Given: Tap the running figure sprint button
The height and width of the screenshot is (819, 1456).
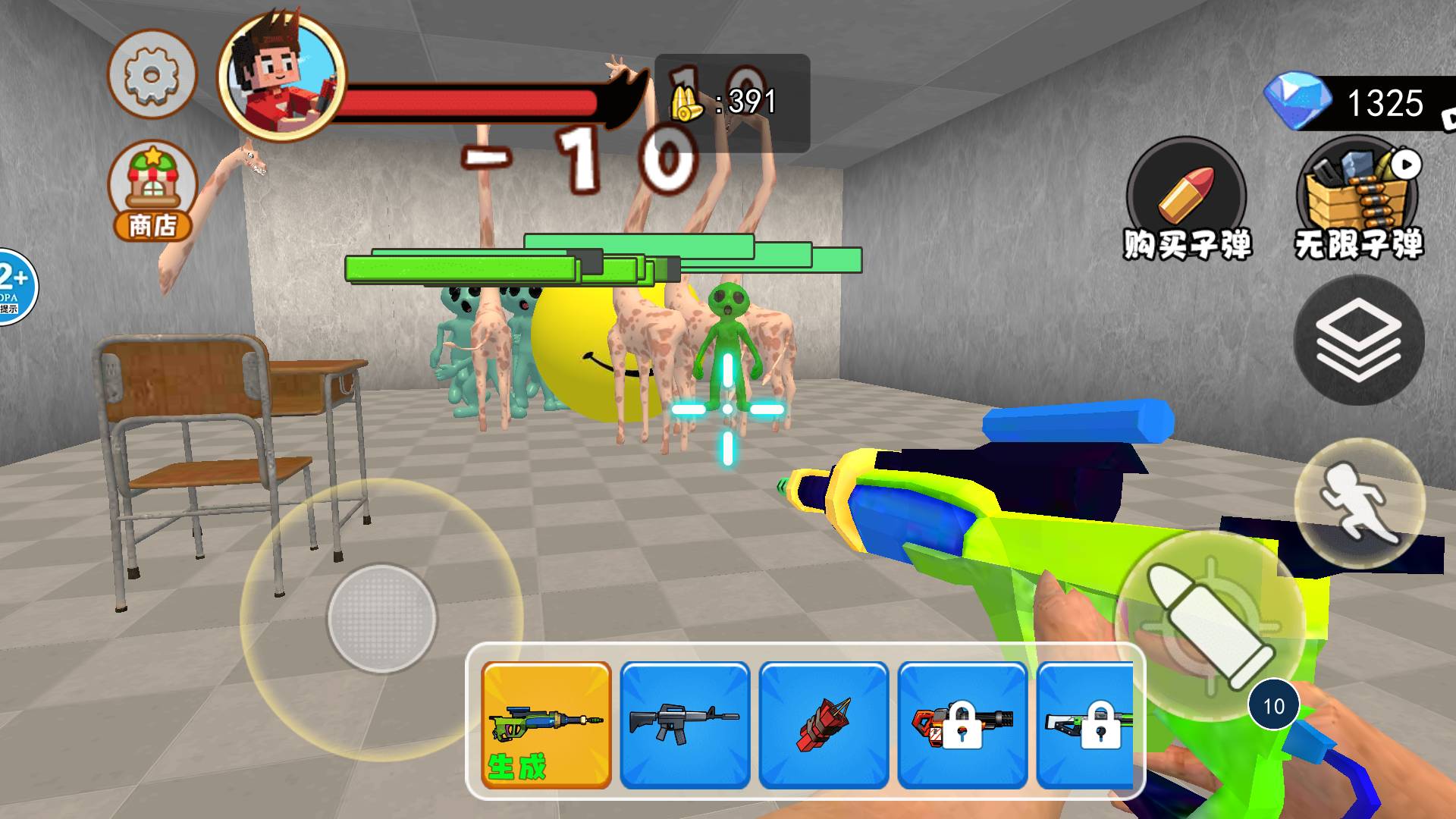Looking at the screenshot, I should point(1359,503).
